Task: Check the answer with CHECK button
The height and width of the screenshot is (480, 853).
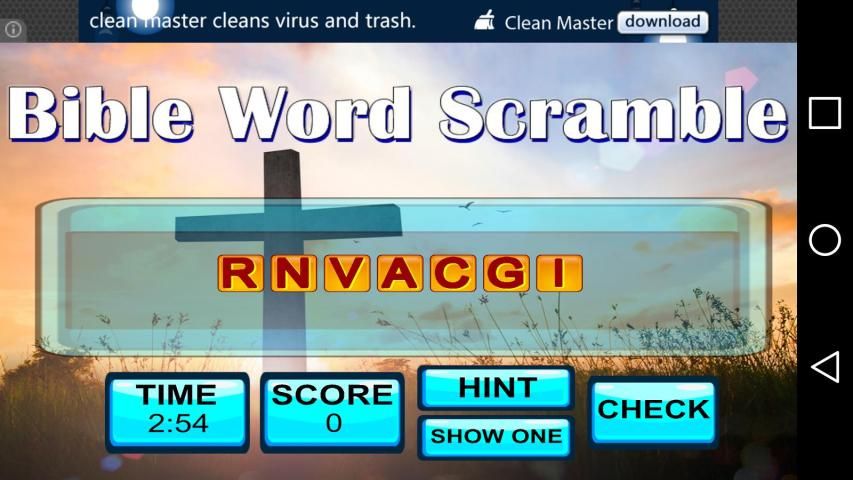Action: point(653,410)
